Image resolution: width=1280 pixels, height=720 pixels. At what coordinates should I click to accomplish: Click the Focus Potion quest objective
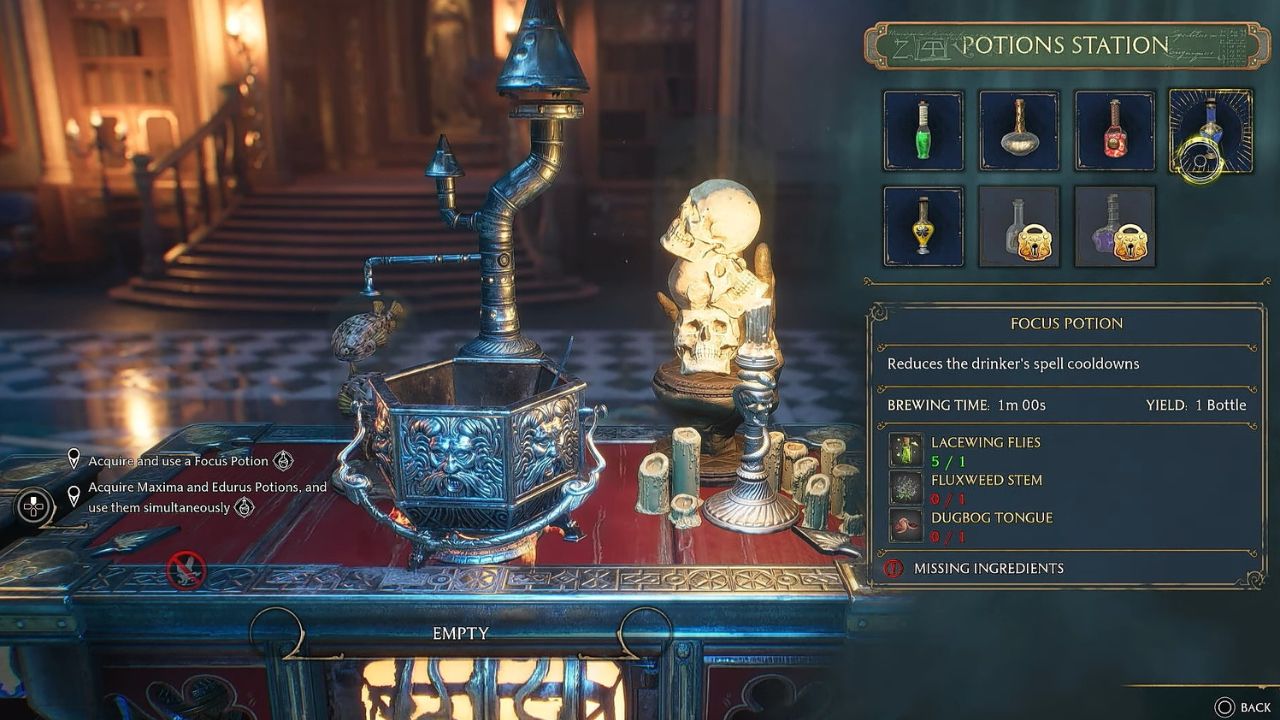click(178, 461)
